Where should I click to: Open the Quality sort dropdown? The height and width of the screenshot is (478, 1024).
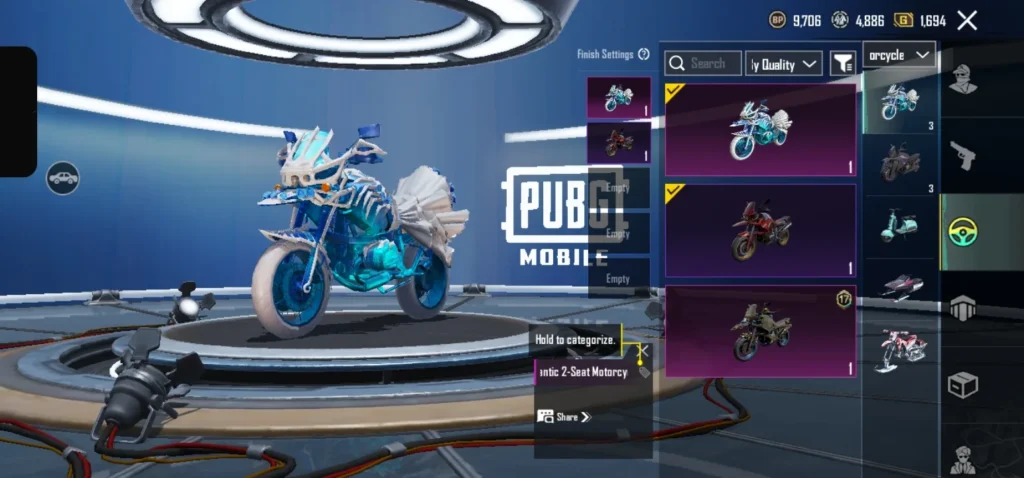784,64
